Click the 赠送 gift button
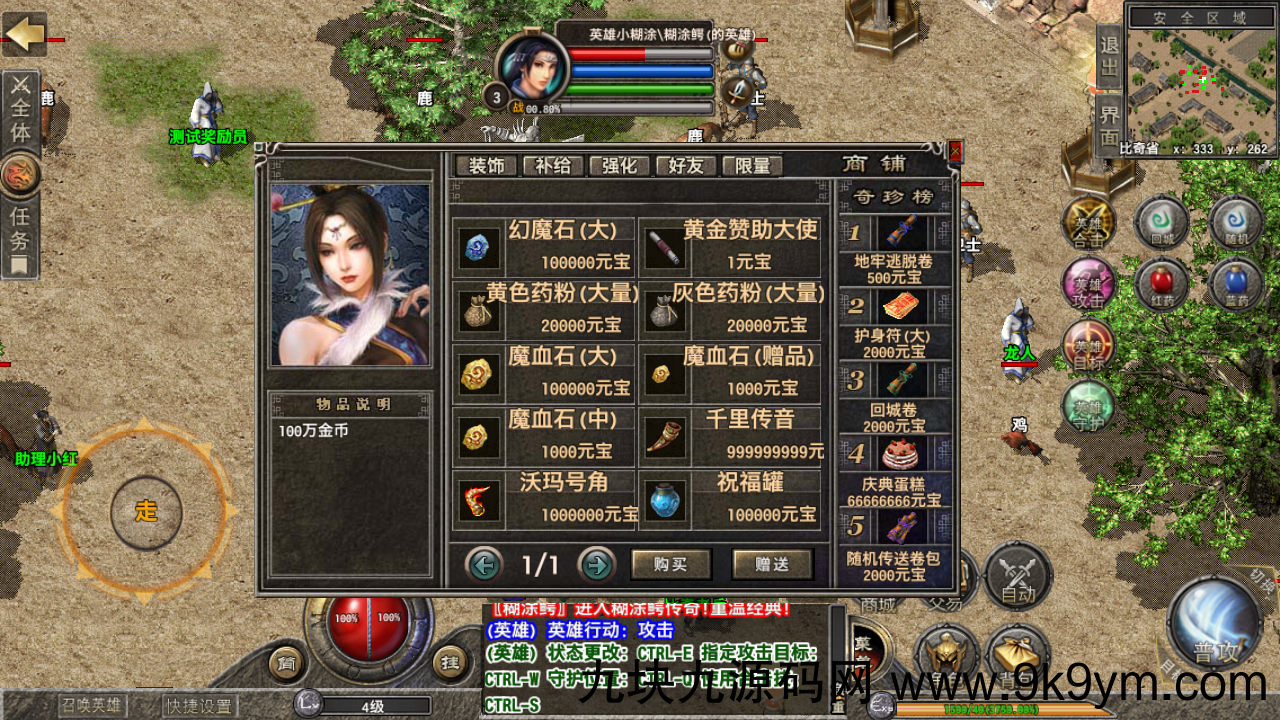The height and width of the screenshot is (720, 1280). tap(771, 565)
